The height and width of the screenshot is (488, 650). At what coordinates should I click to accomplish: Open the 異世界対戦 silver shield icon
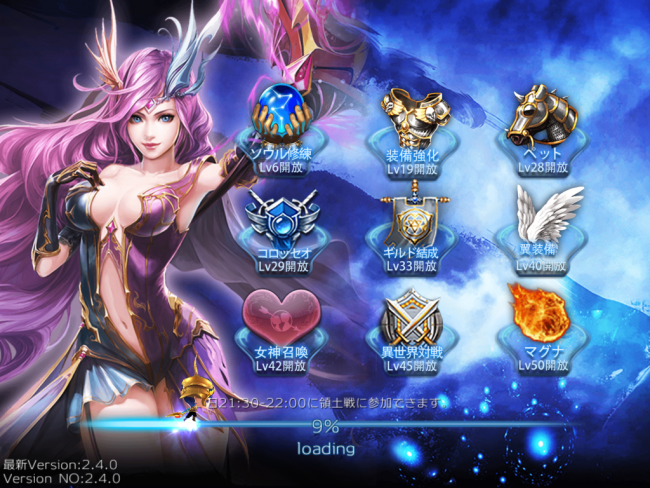point(411,318)
